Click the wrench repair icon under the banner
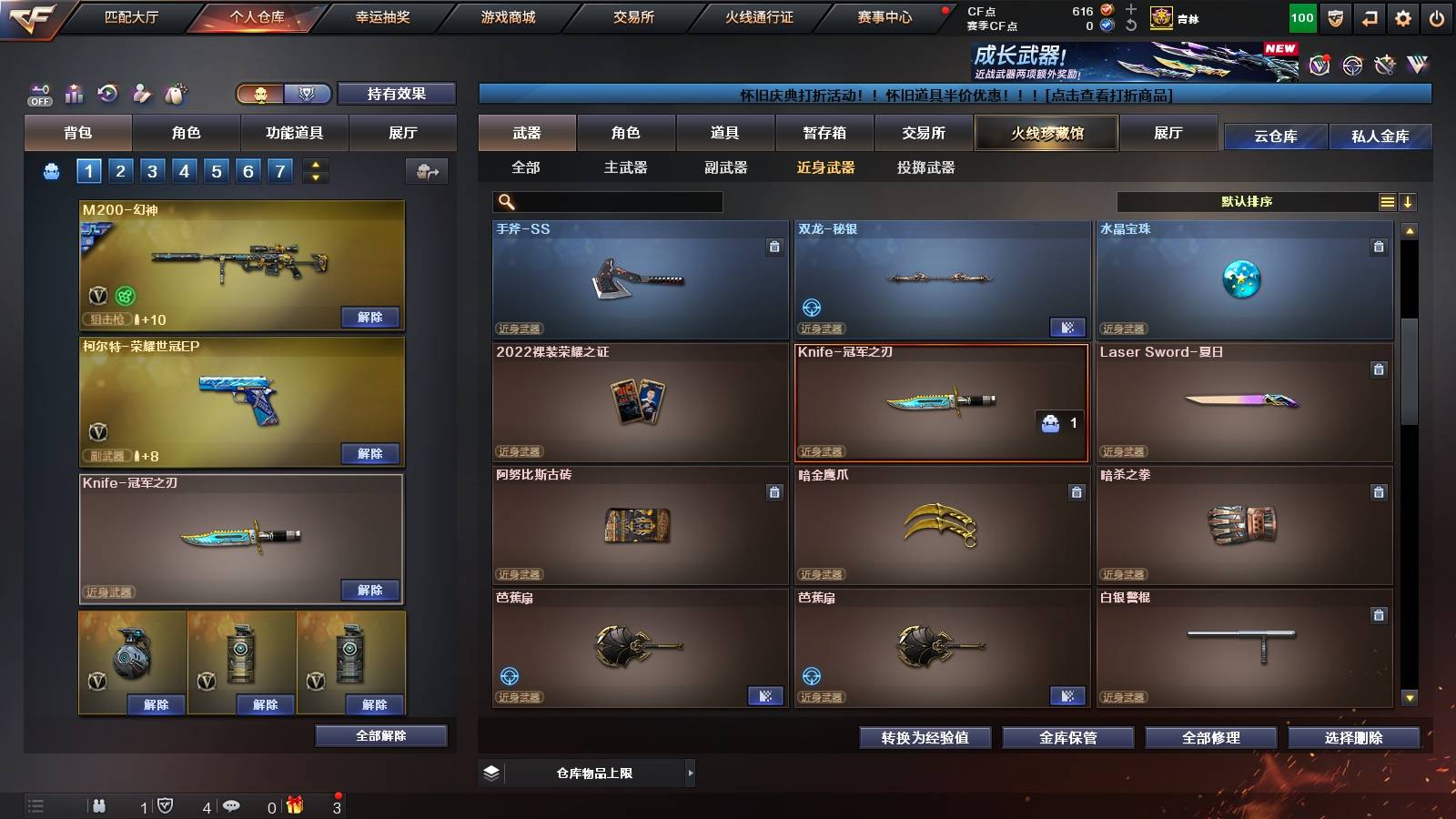The width and height of the screenshot is (1456, 819). pos(1385,66)
